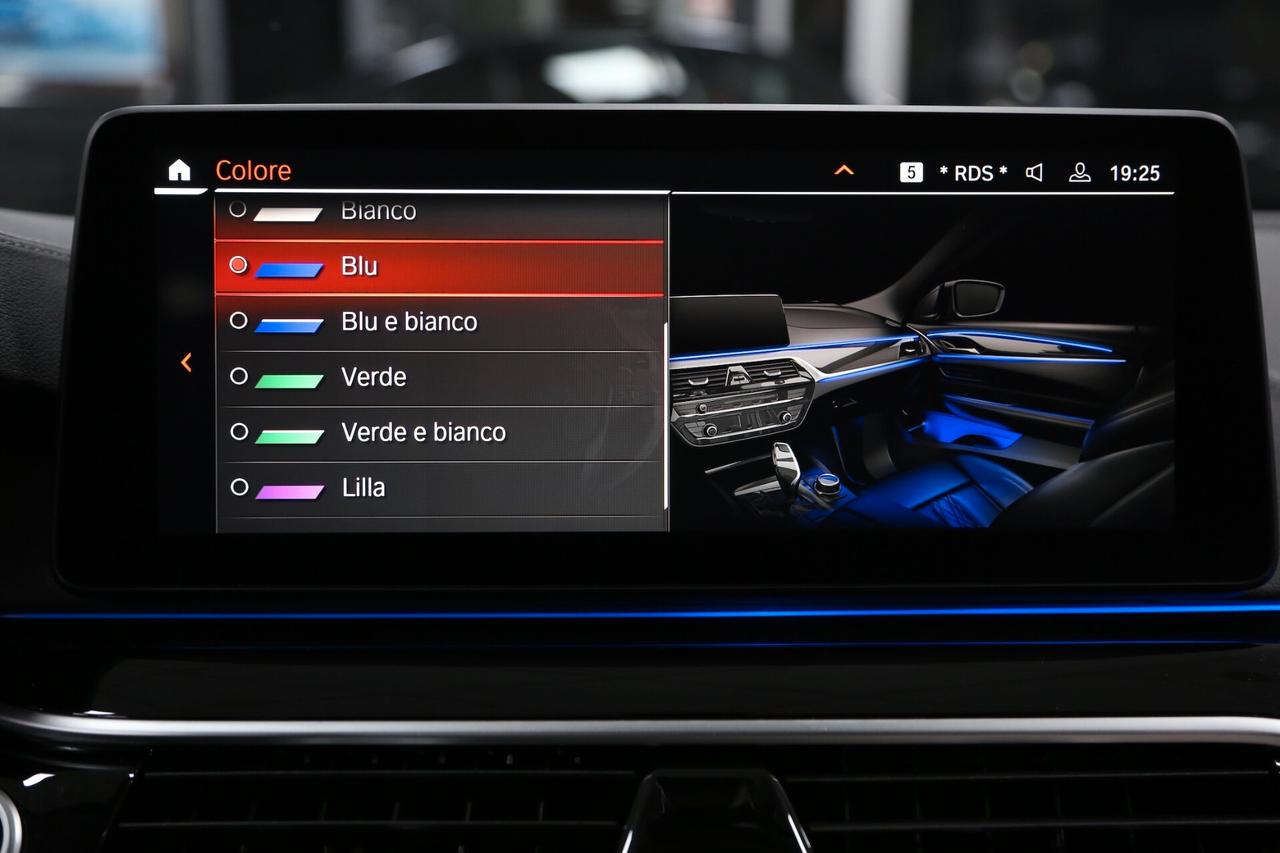Open the speaker sound icon
Screen dimensions: 1280x853
click(x=1034, y=172)
